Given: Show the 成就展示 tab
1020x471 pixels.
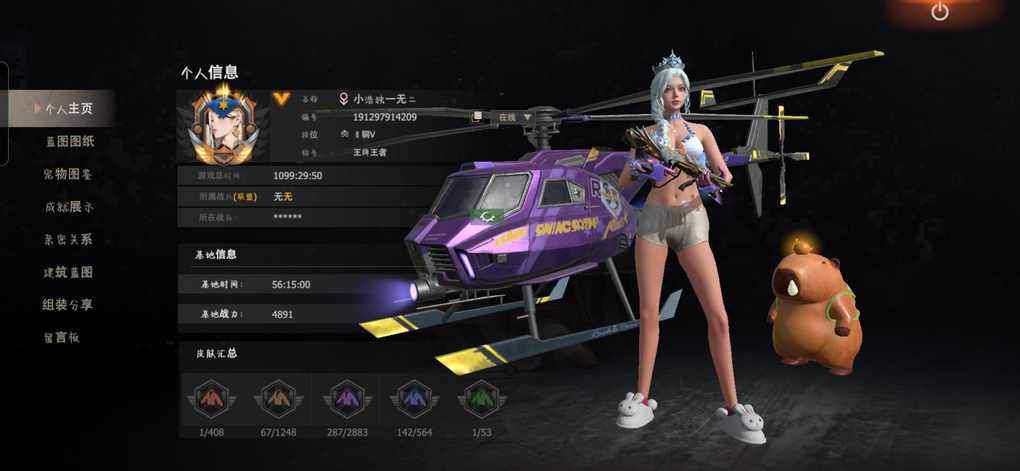Looking at the screenshot, I should pos(68,207).
